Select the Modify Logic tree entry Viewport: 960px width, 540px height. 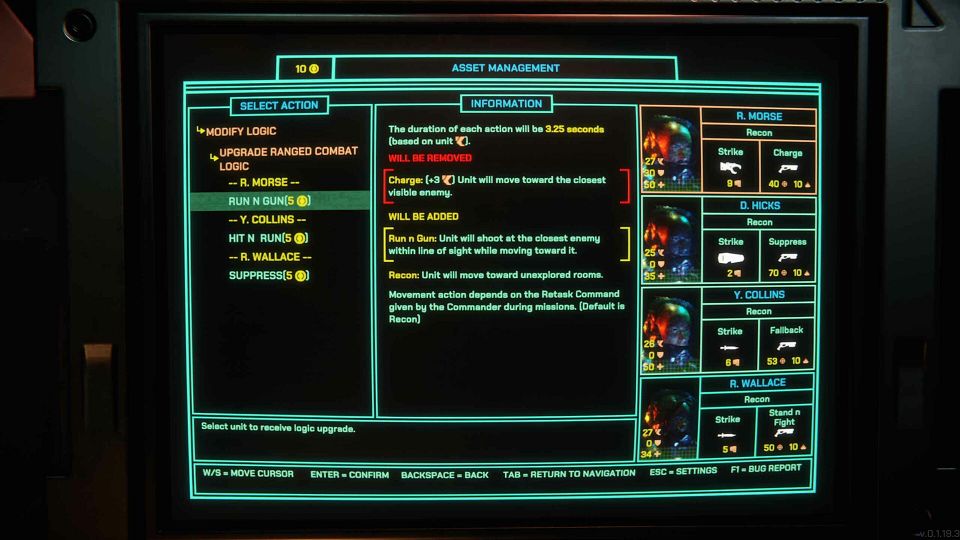coord(241,131)
